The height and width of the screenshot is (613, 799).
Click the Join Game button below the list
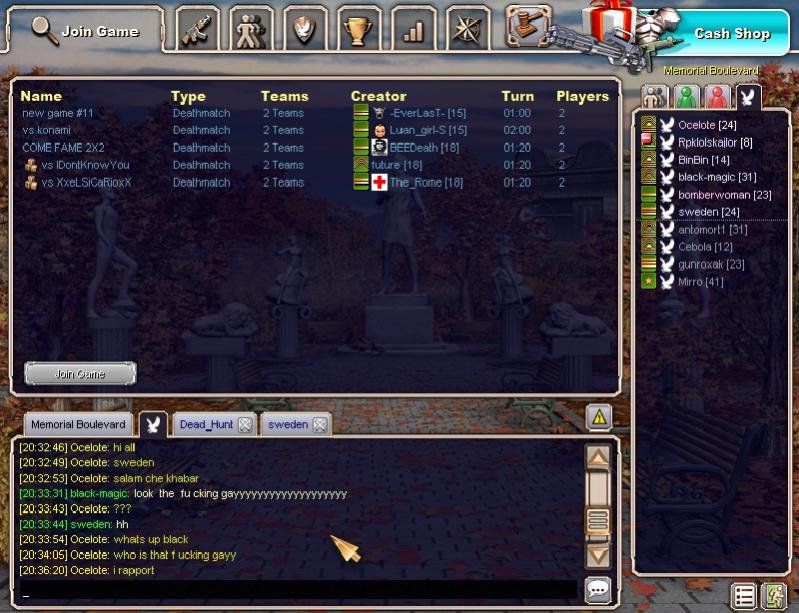(80, 374)
